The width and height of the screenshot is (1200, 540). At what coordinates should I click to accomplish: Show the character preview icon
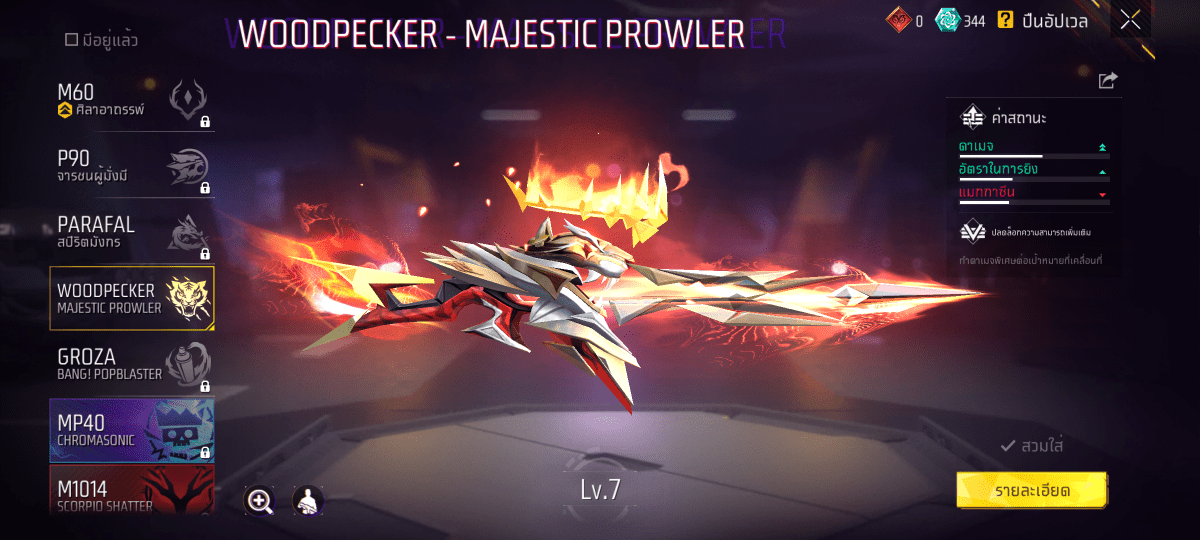(307, 501)
